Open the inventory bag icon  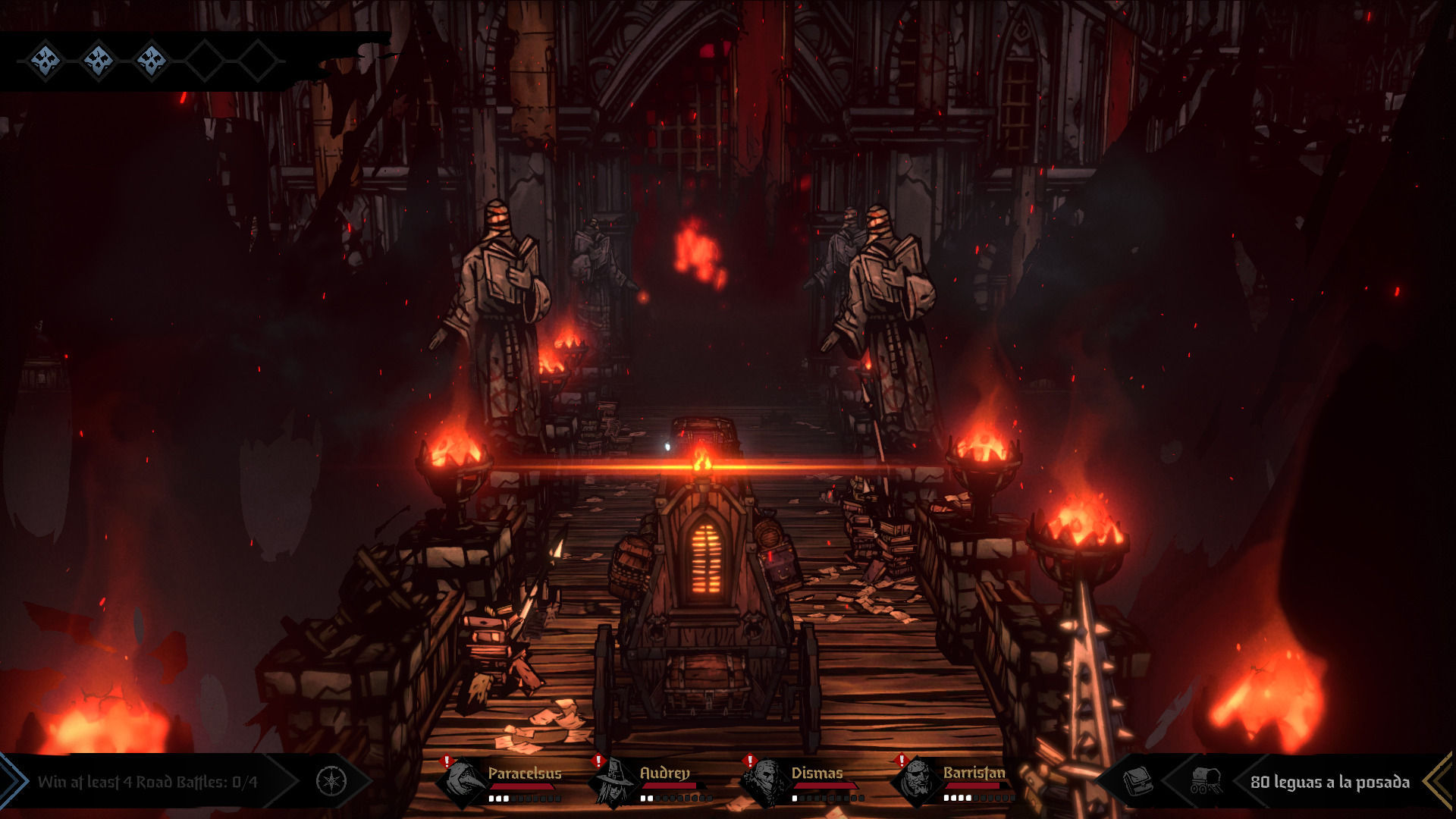click(1137, 781)
